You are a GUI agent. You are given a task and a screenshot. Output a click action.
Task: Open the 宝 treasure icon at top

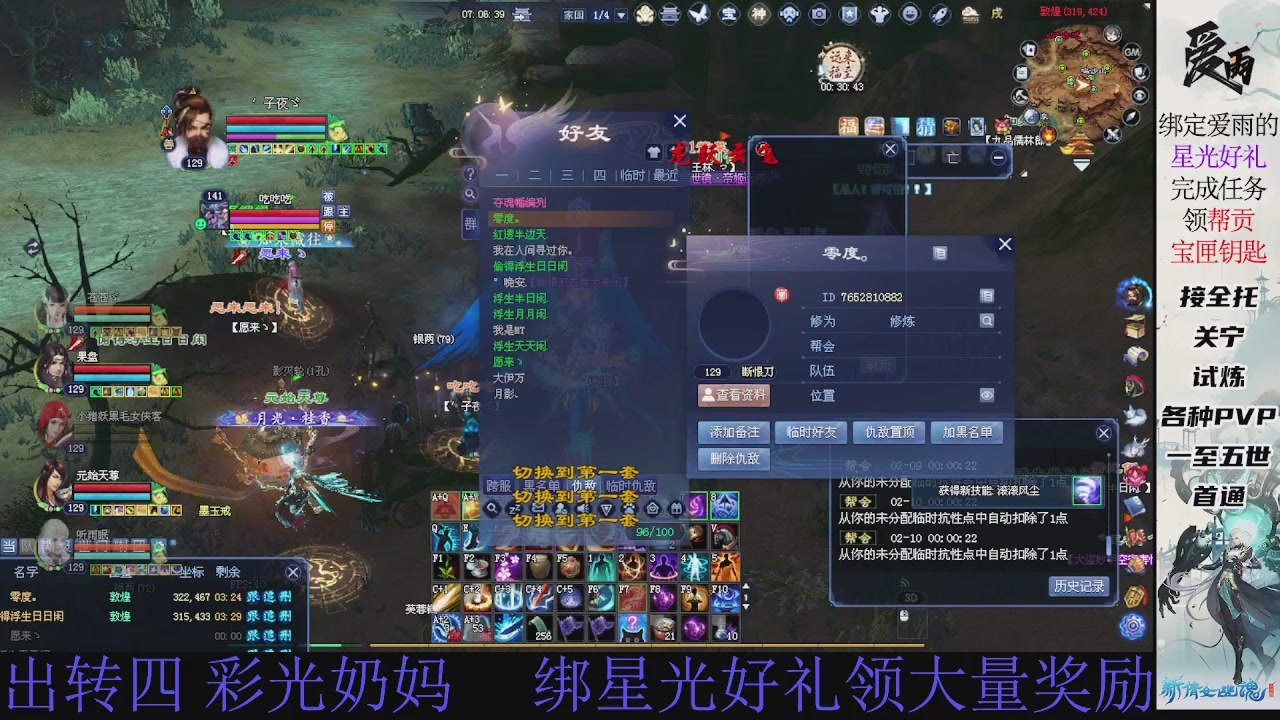point(731,13)
